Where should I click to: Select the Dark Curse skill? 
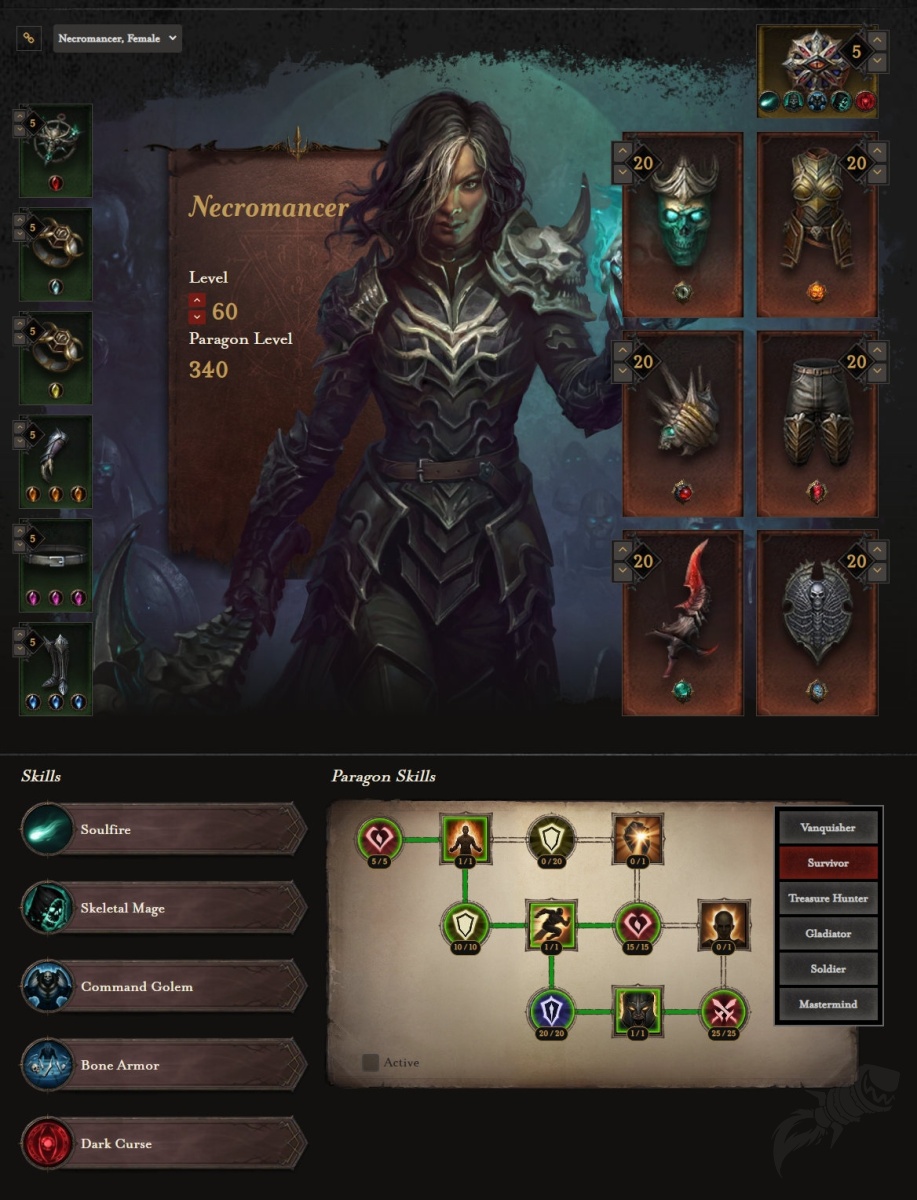pyautogui.click(x=164, y=1143)
